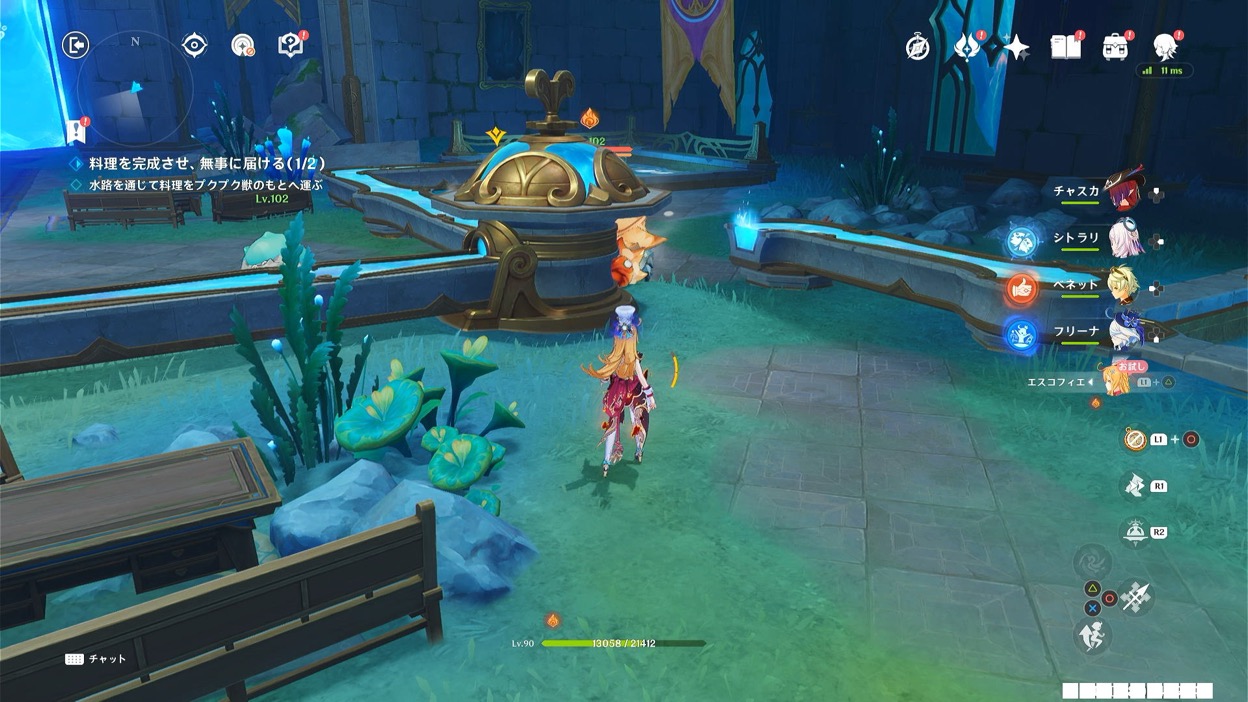This screenshot has height=702, width=1248.
Task: Select the 料理を完成させ objective tracker text
Action: point(200,163)
